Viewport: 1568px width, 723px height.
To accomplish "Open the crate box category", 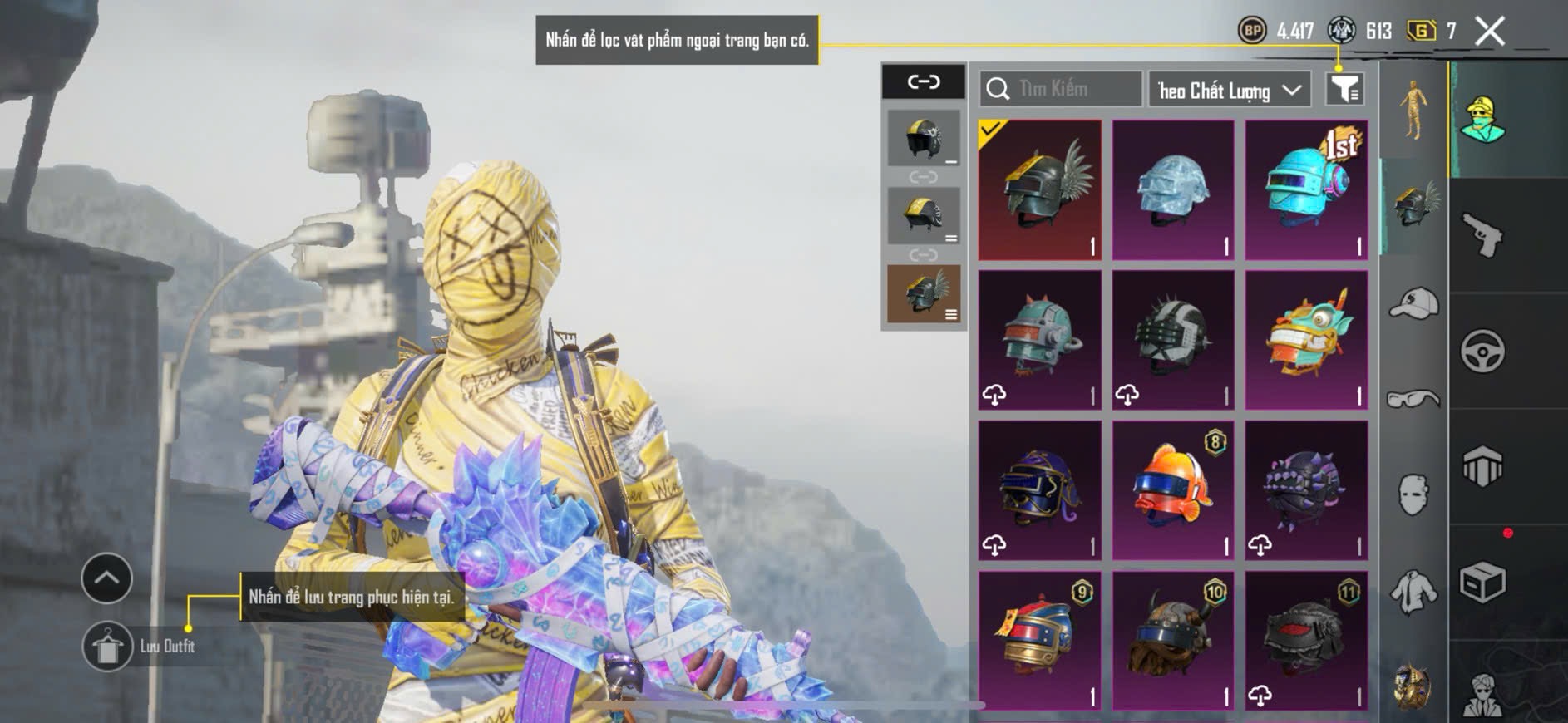I will 1483,583.
